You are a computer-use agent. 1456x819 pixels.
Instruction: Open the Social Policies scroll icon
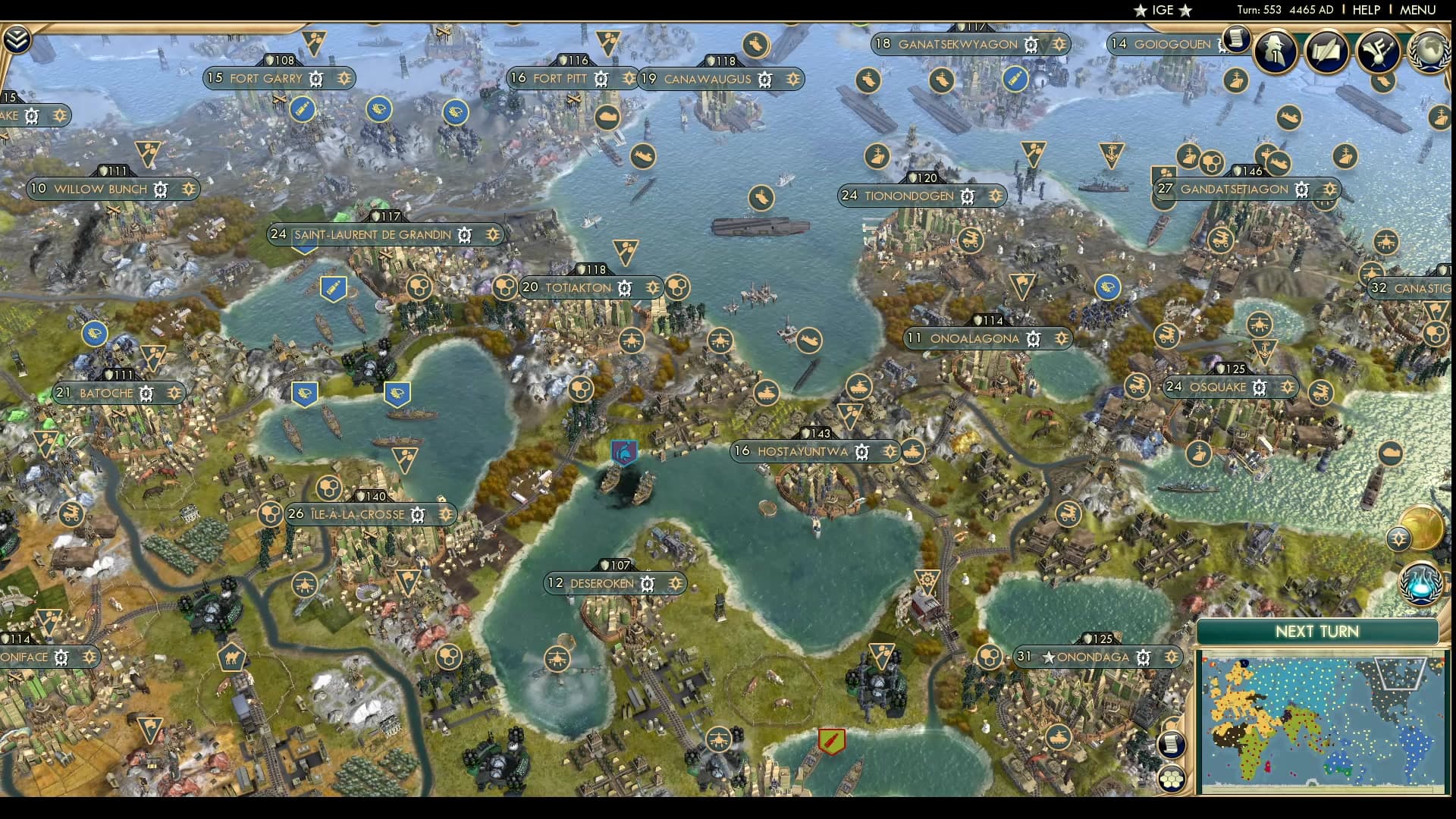tap(1326, 52)
